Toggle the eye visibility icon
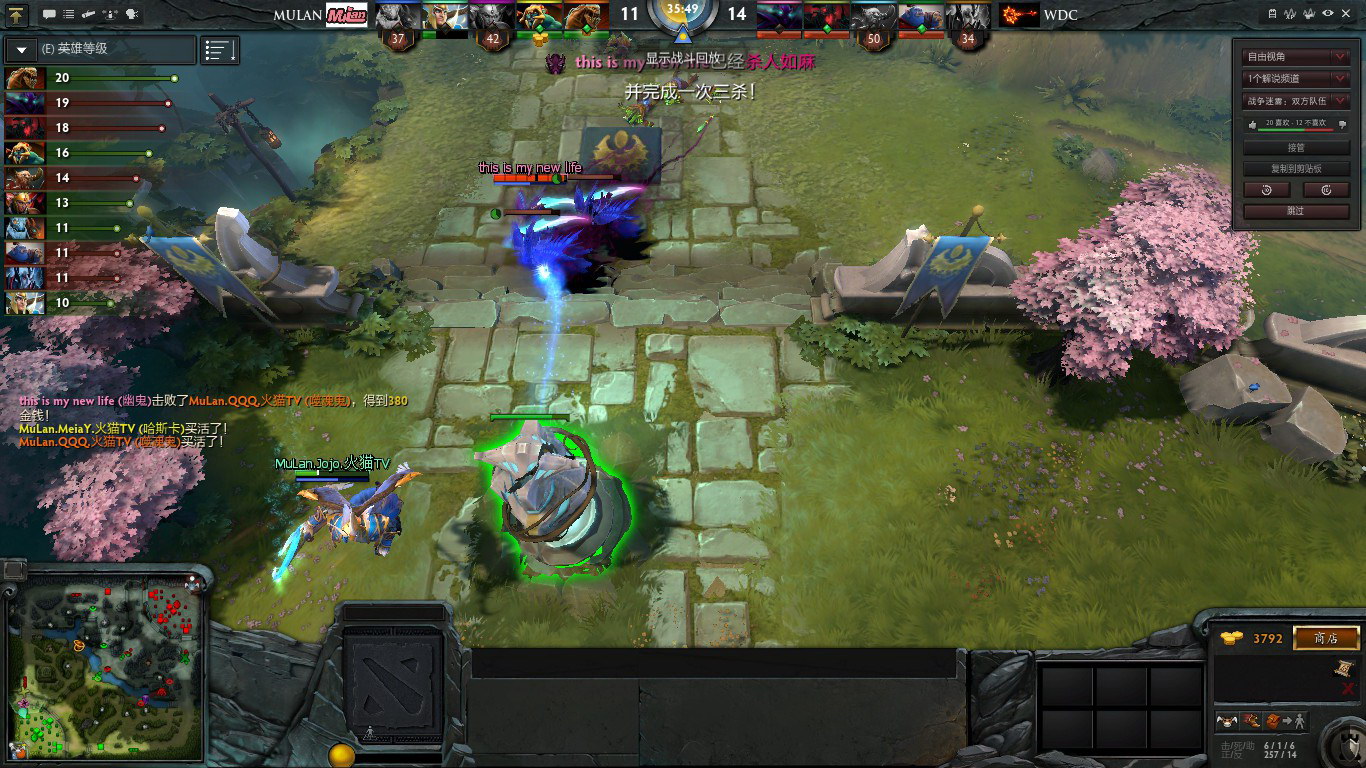The height and width of the screenshot is (768, 1366). click(1328, 14)
